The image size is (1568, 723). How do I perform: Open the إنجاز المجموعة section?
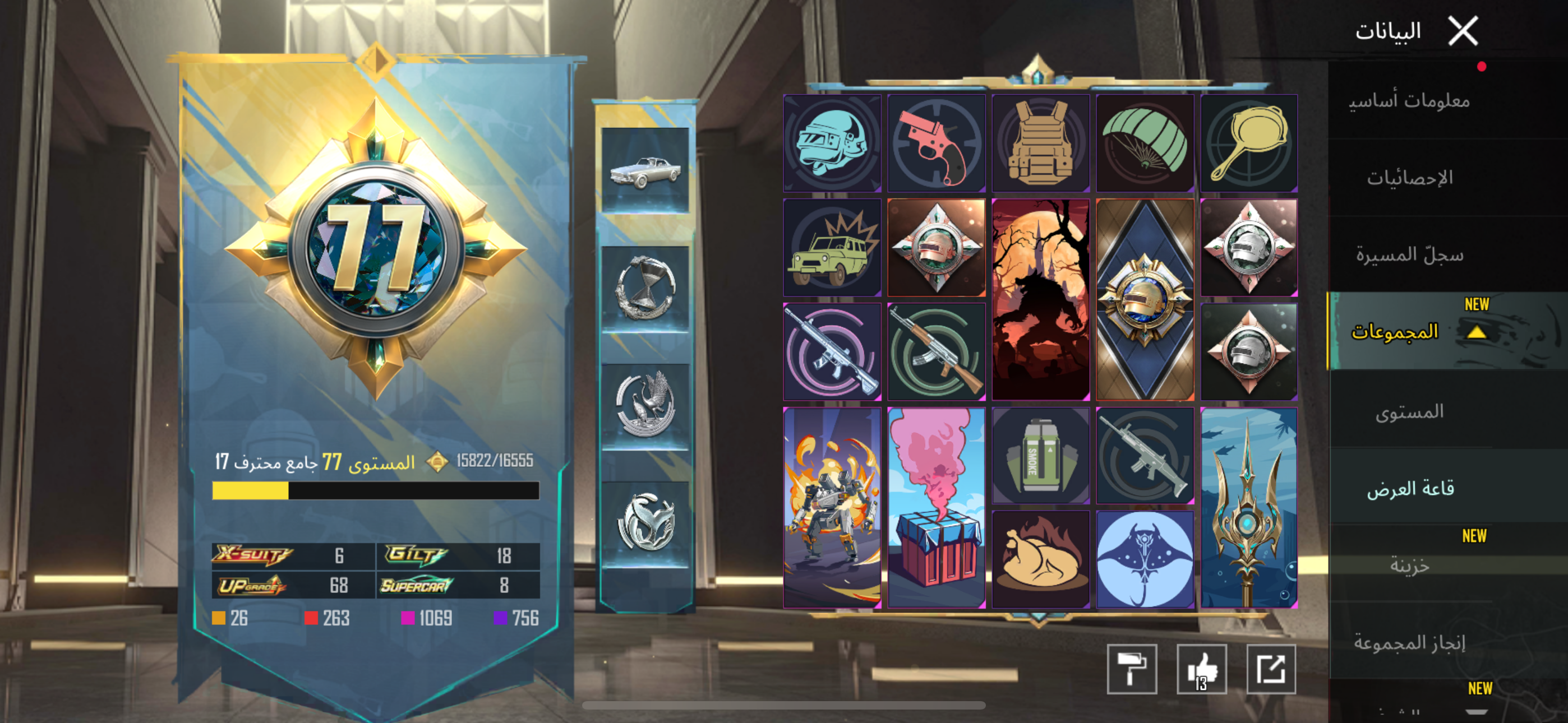coord(1409,642)
